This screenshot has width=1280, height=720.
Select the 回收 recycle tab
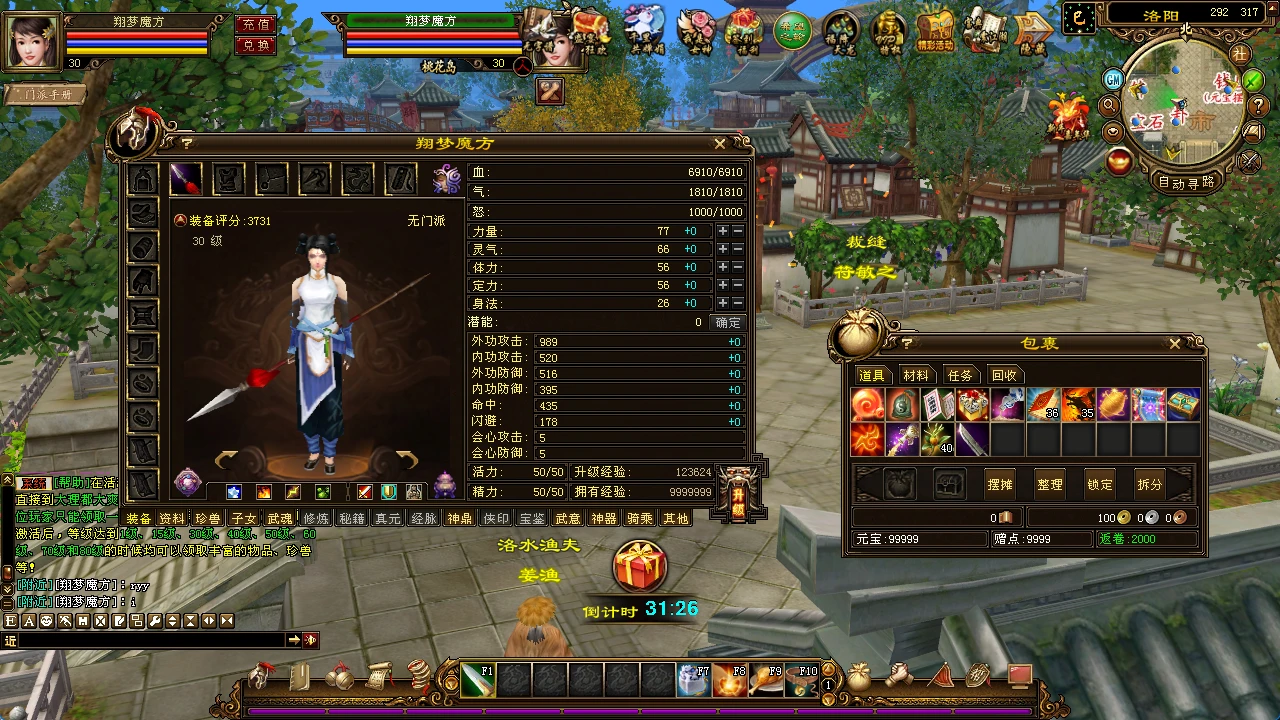point(1004,375)
